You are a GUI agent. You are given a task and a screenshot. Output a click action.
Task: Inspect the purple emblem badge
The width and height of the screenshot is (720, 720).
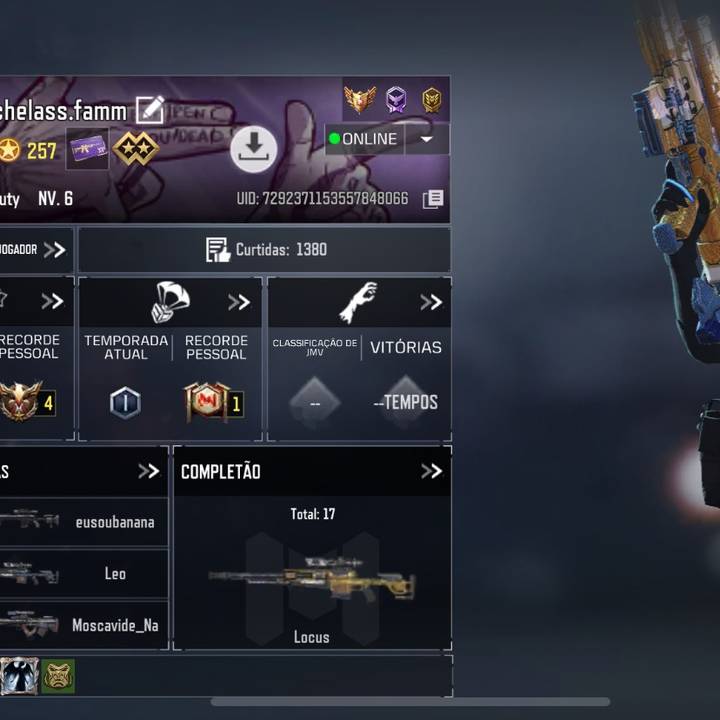(396, 99)
